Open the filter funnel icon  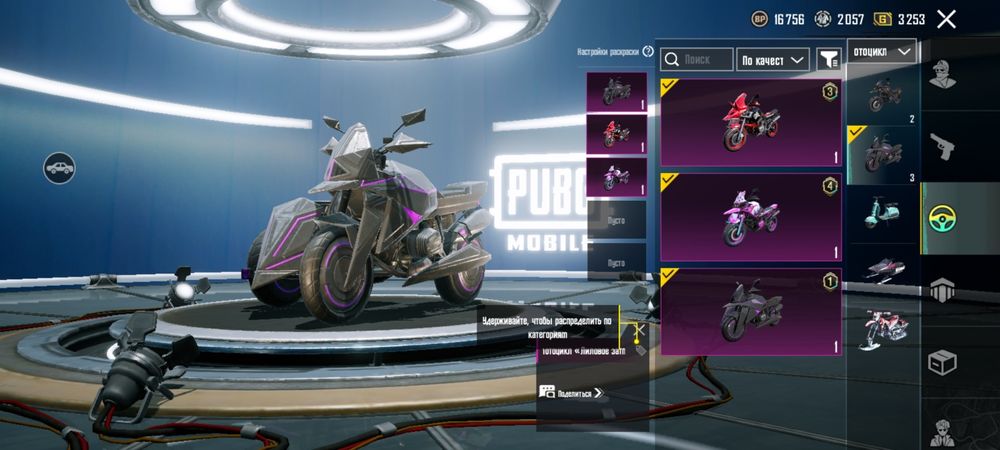click(828, 60)
